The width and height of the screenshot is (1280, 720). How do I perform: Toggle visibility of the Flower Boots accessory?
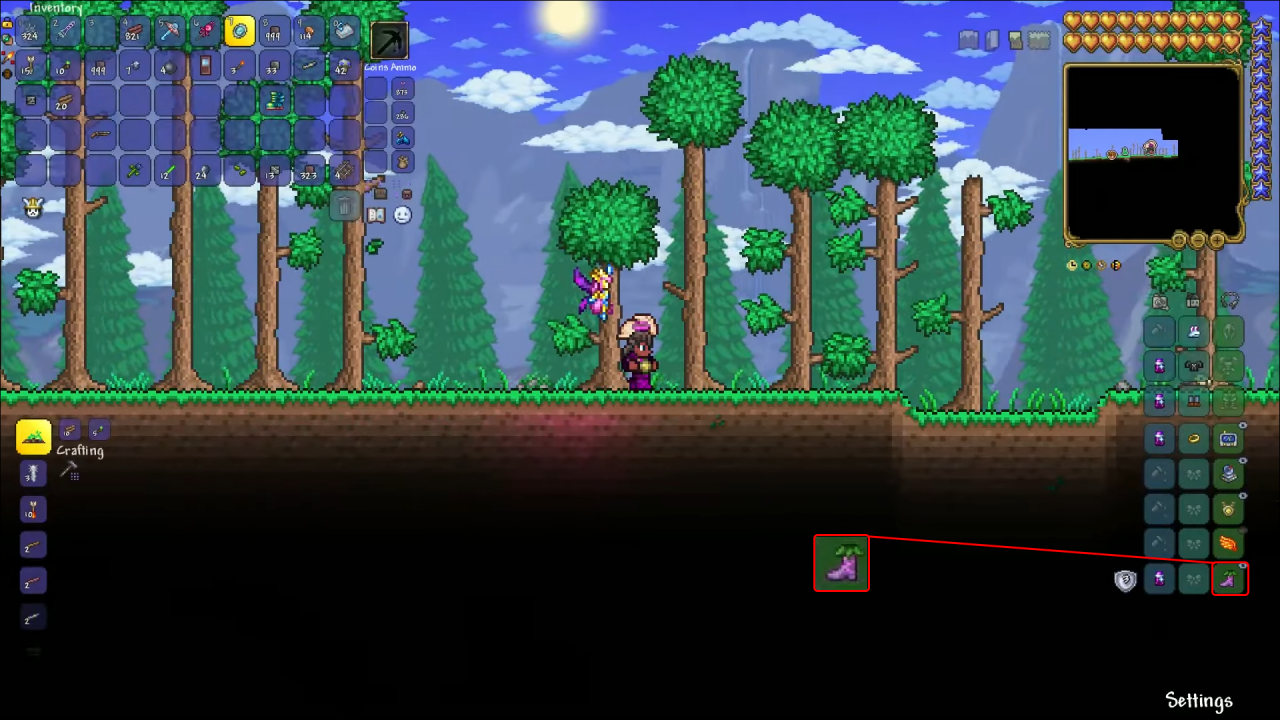pyautogui.click(x=1242, y=565)
